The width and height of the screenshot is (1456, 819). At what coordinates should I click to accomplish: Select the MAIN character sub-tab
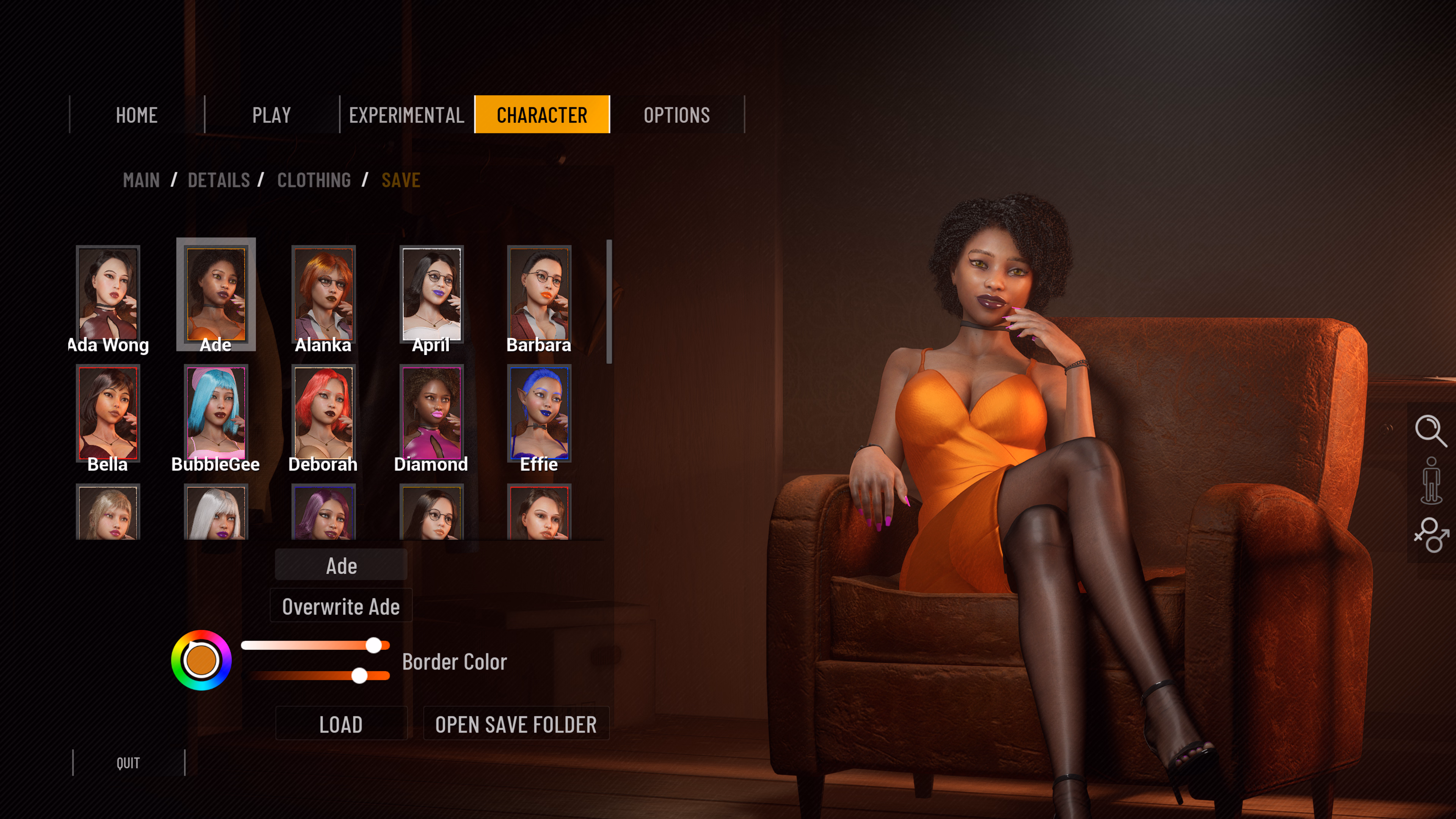click(141, 180)
